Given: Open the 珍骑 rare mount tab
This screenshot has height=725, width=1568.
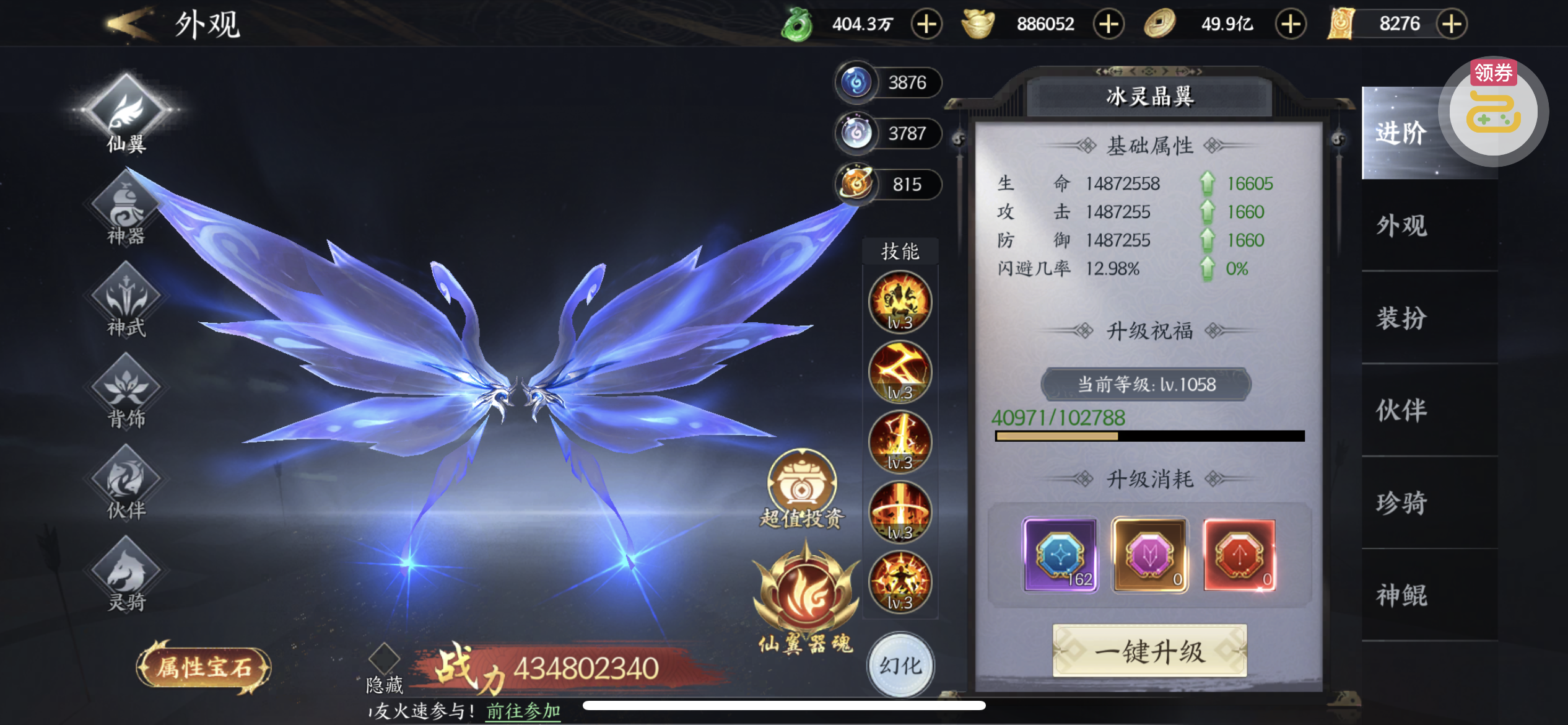Looking at the screenshot, I should click(x=1401, y=503).
